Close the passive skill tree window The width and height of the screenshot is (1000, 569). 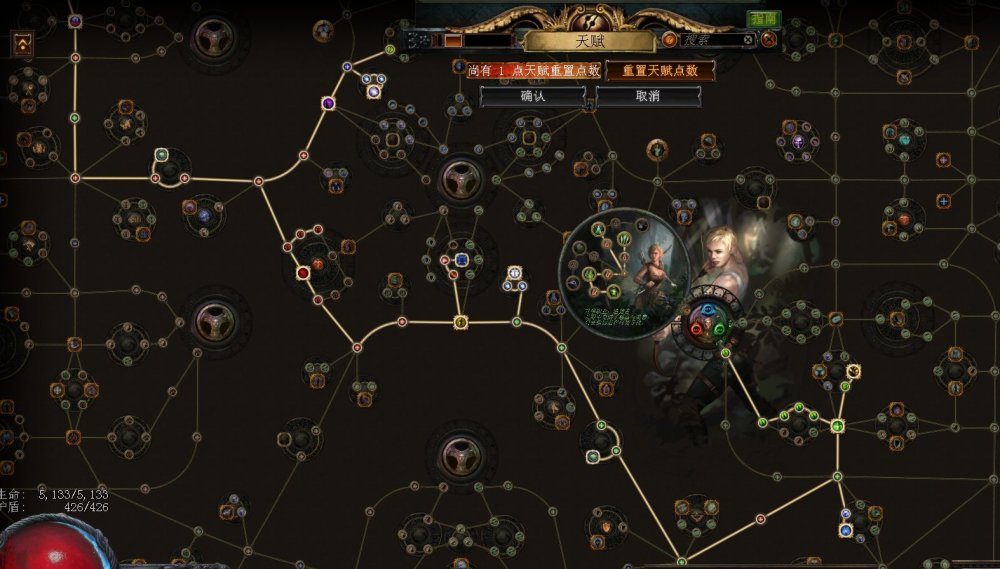(x=768, y=40)
